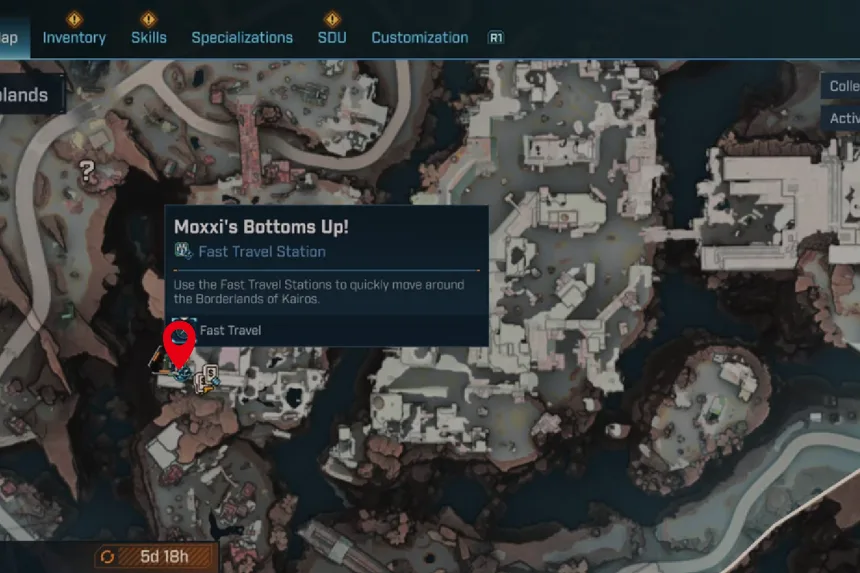Open the Activities filter button
Viewport: 860px width, 573px height.
[843, 118]
